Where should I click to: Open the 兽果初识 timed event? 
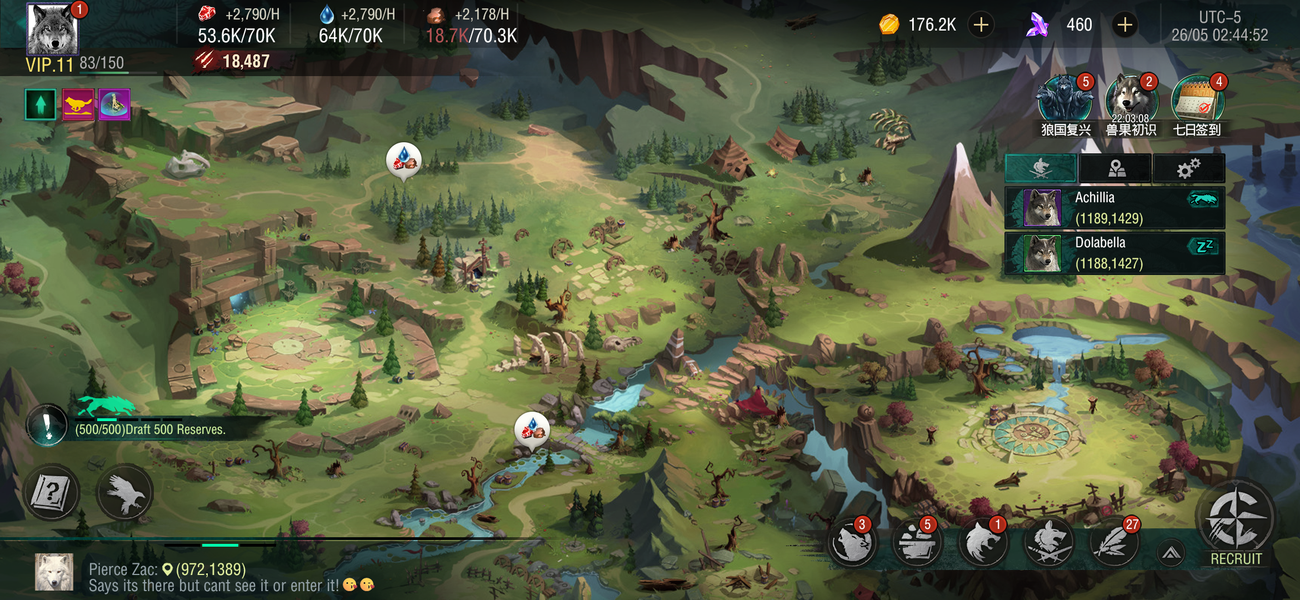click(x=1131, y=101)
